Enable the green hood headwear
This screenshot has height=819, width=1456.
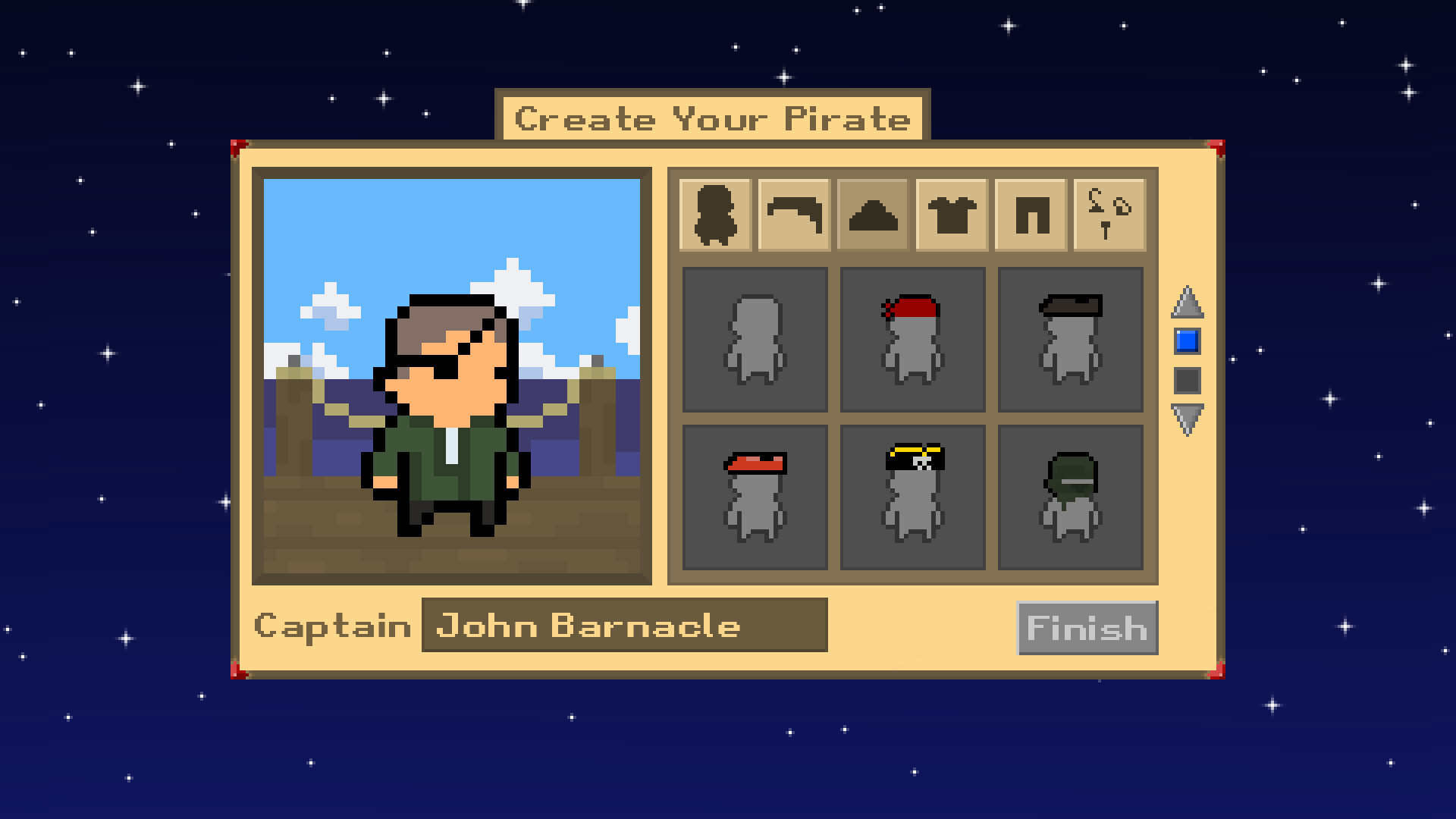click(x=1070, y=497)
